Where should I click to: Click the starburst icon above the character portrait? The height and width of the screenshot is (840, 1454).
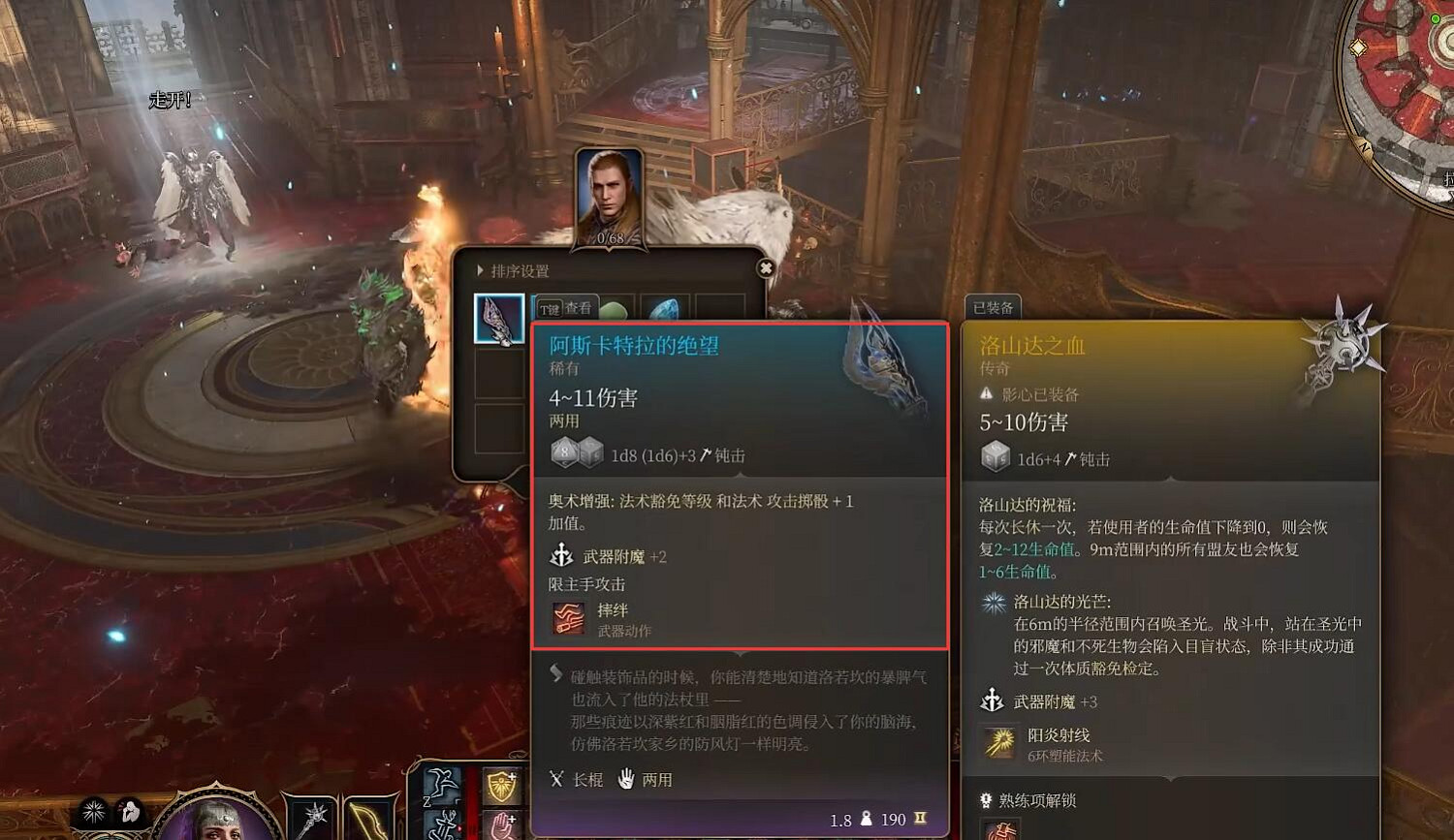click(95, 812)
